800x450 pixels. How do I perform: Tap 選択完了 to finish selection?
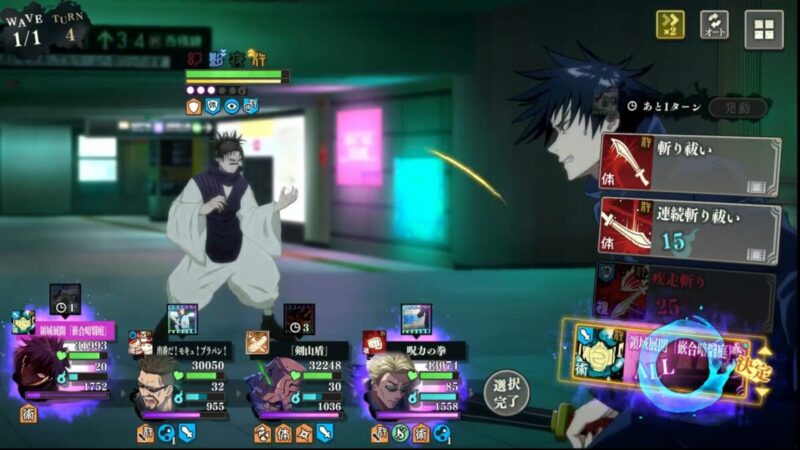pos(508,391)
